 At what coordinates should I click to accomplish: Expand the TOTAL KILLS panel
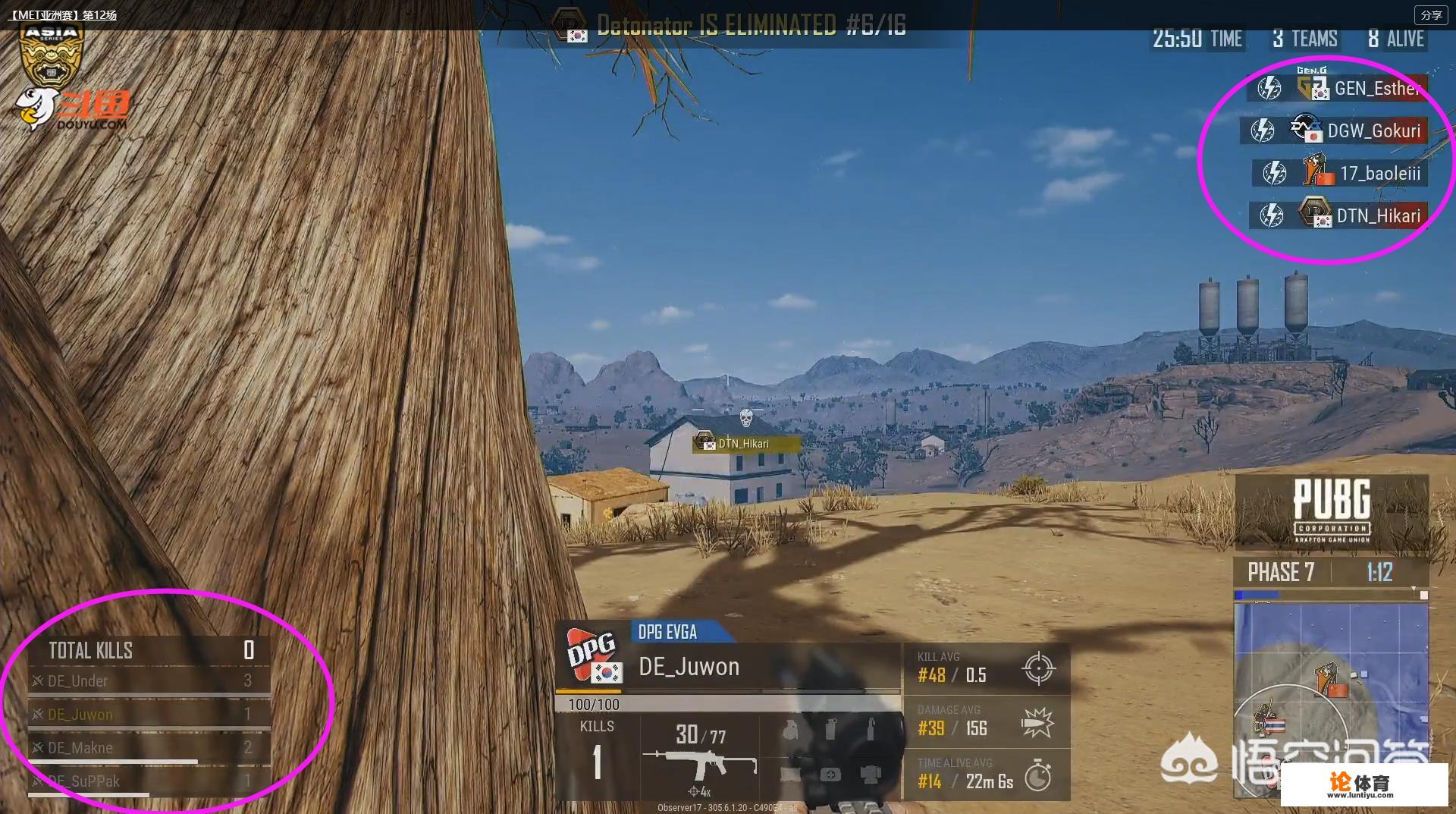(149, 650)
